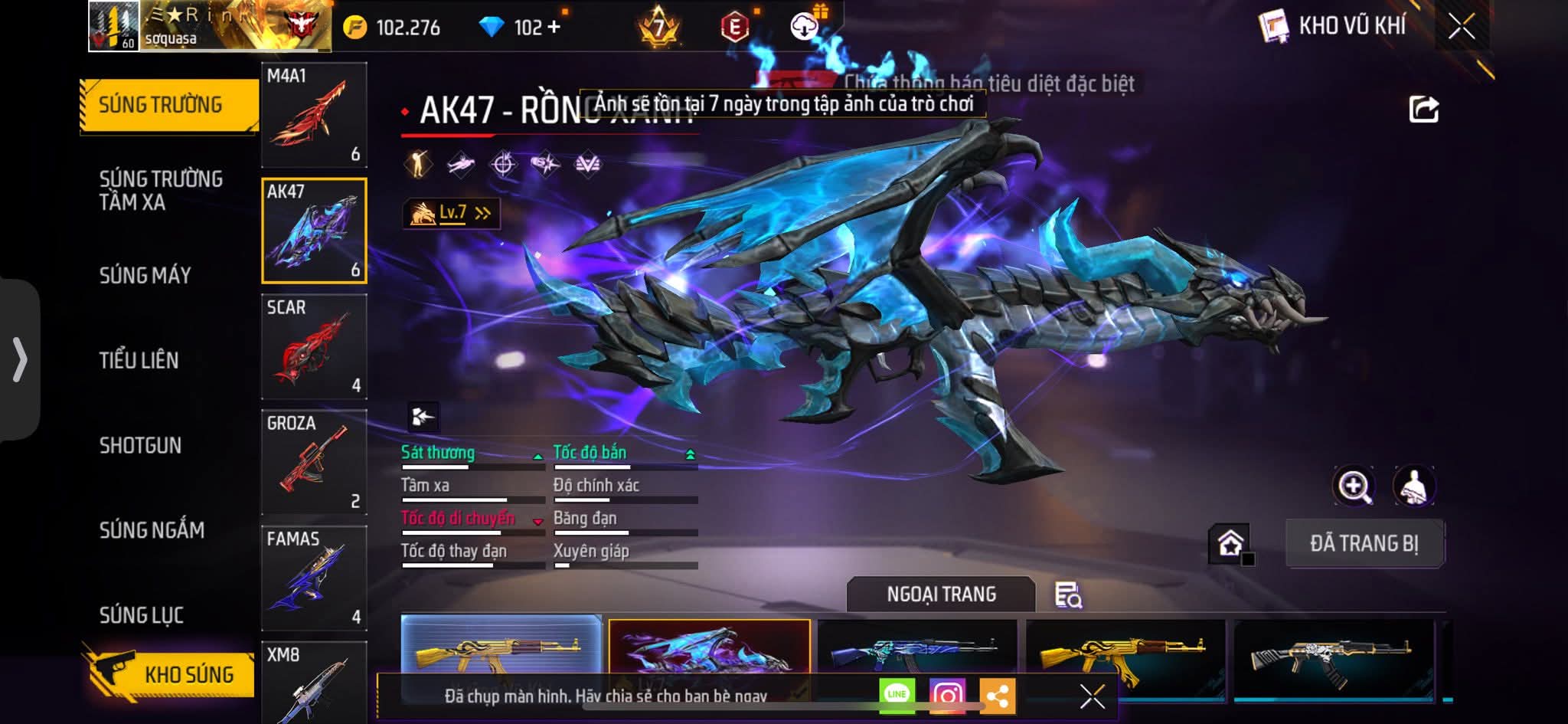
Task: Click the Đã Trang Bị button
Action: coord(1364,543)
